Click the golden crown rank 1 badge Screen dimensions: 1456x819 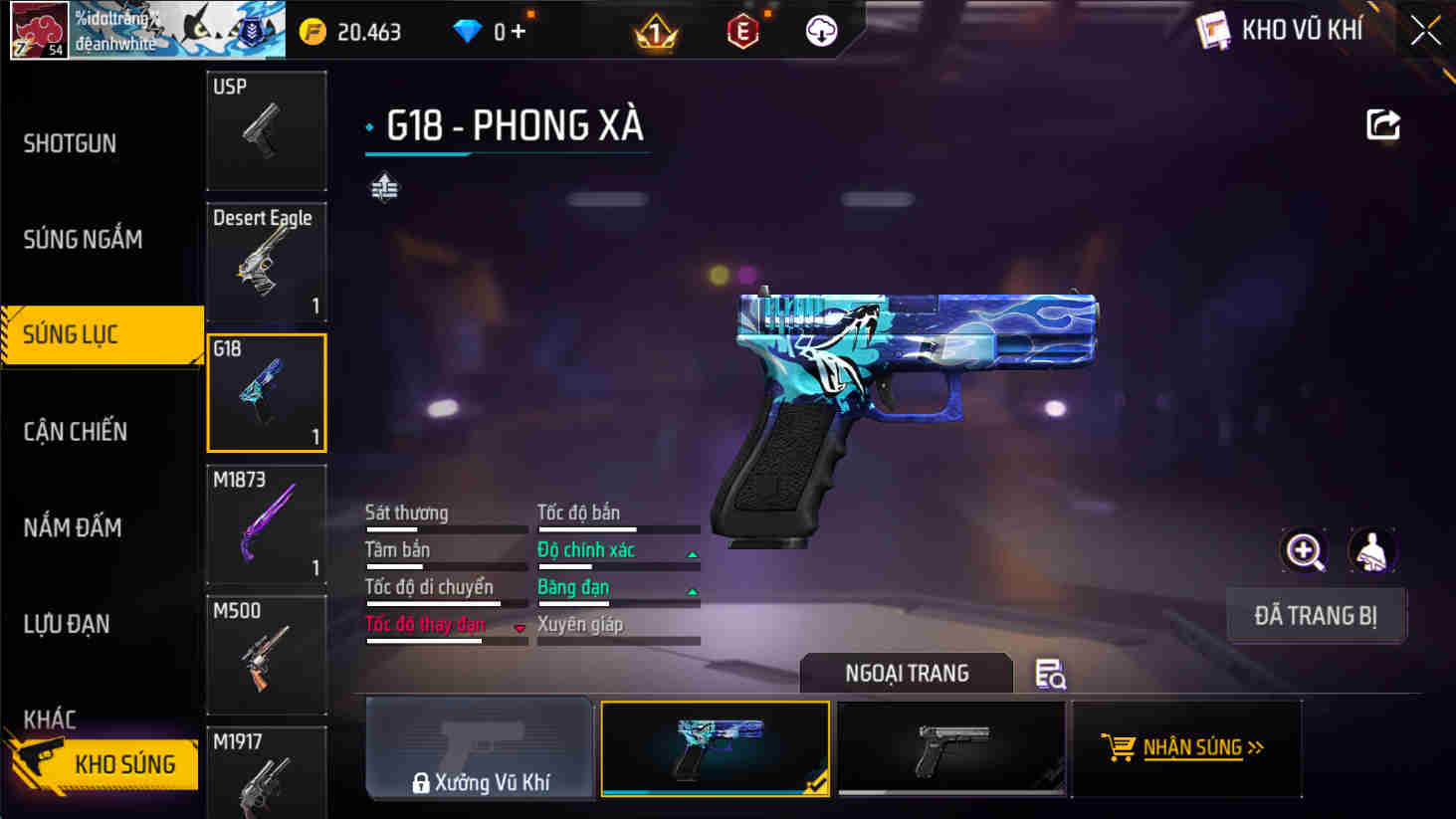(657, 31)
